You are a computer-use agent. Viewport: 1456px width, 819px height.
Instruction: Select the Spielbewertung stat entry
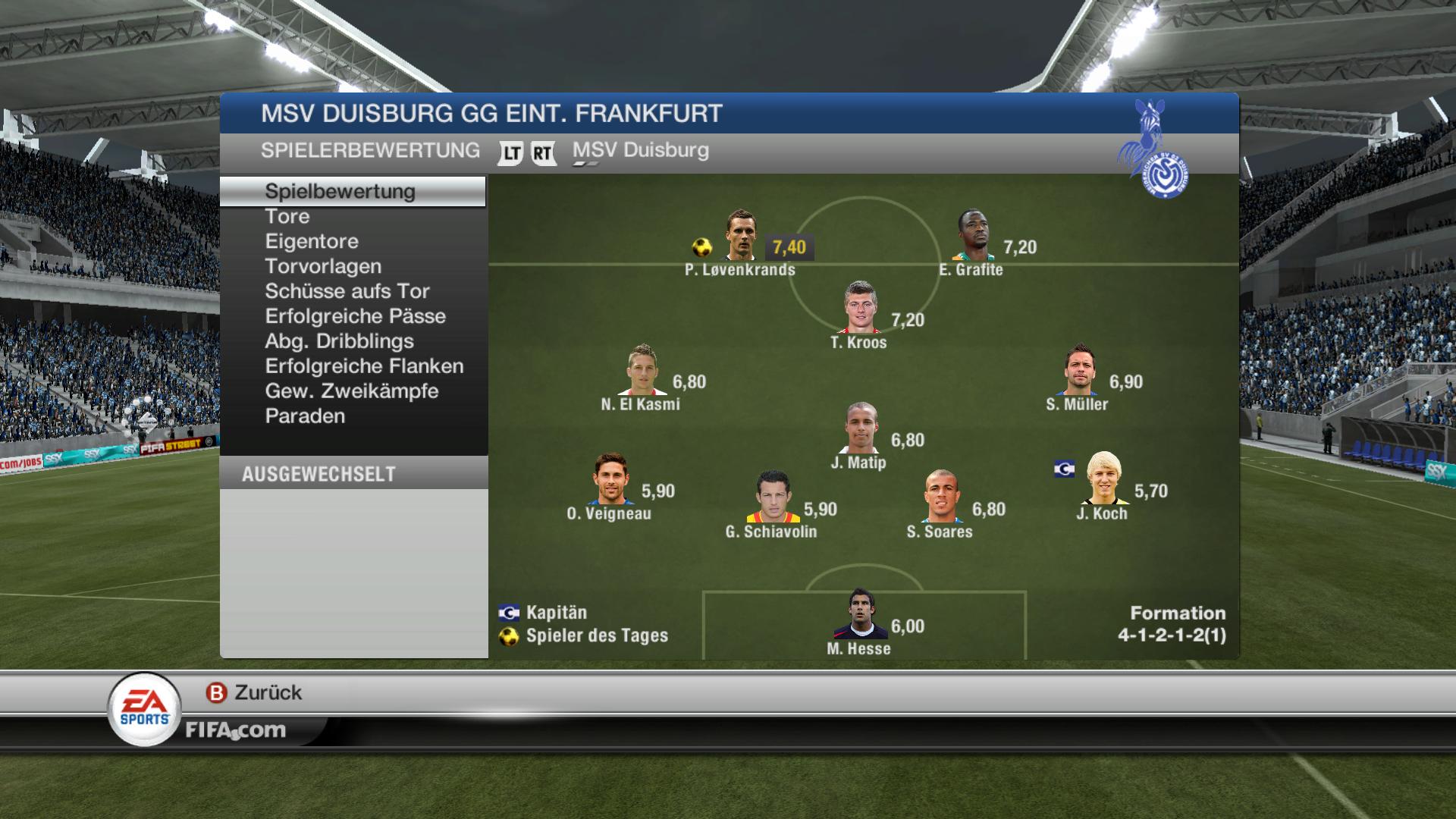click(x=340, y=191)
